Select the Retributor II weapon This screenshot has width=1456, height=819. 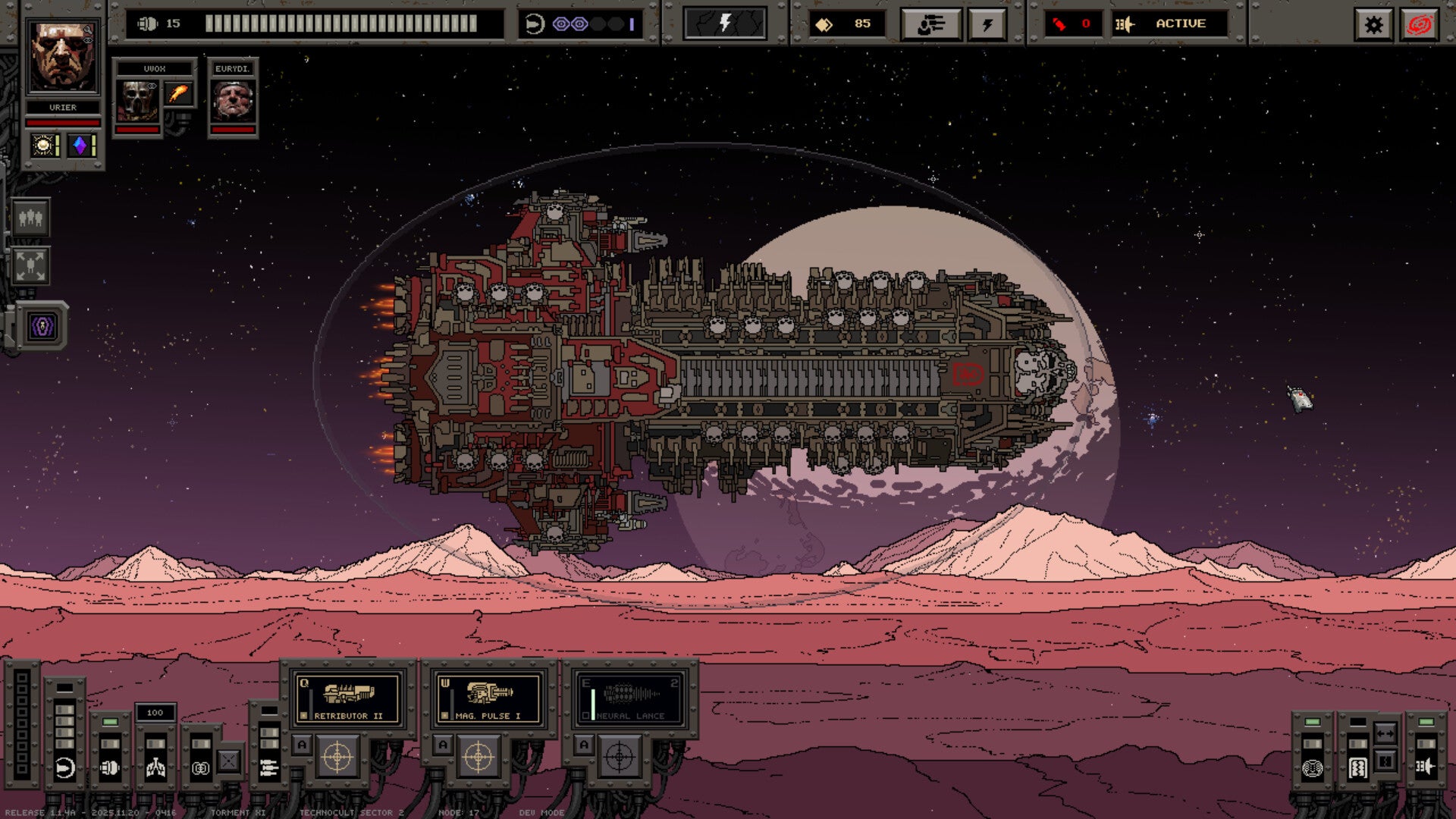click(348, 698)
